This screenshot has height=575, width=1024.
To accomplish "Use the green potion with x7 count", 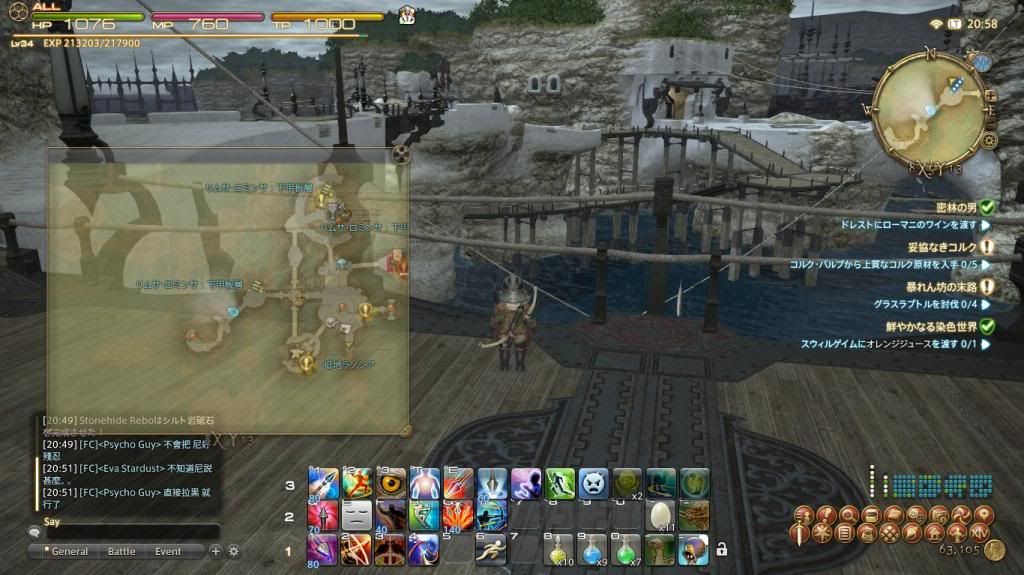I will coord(627,548).
